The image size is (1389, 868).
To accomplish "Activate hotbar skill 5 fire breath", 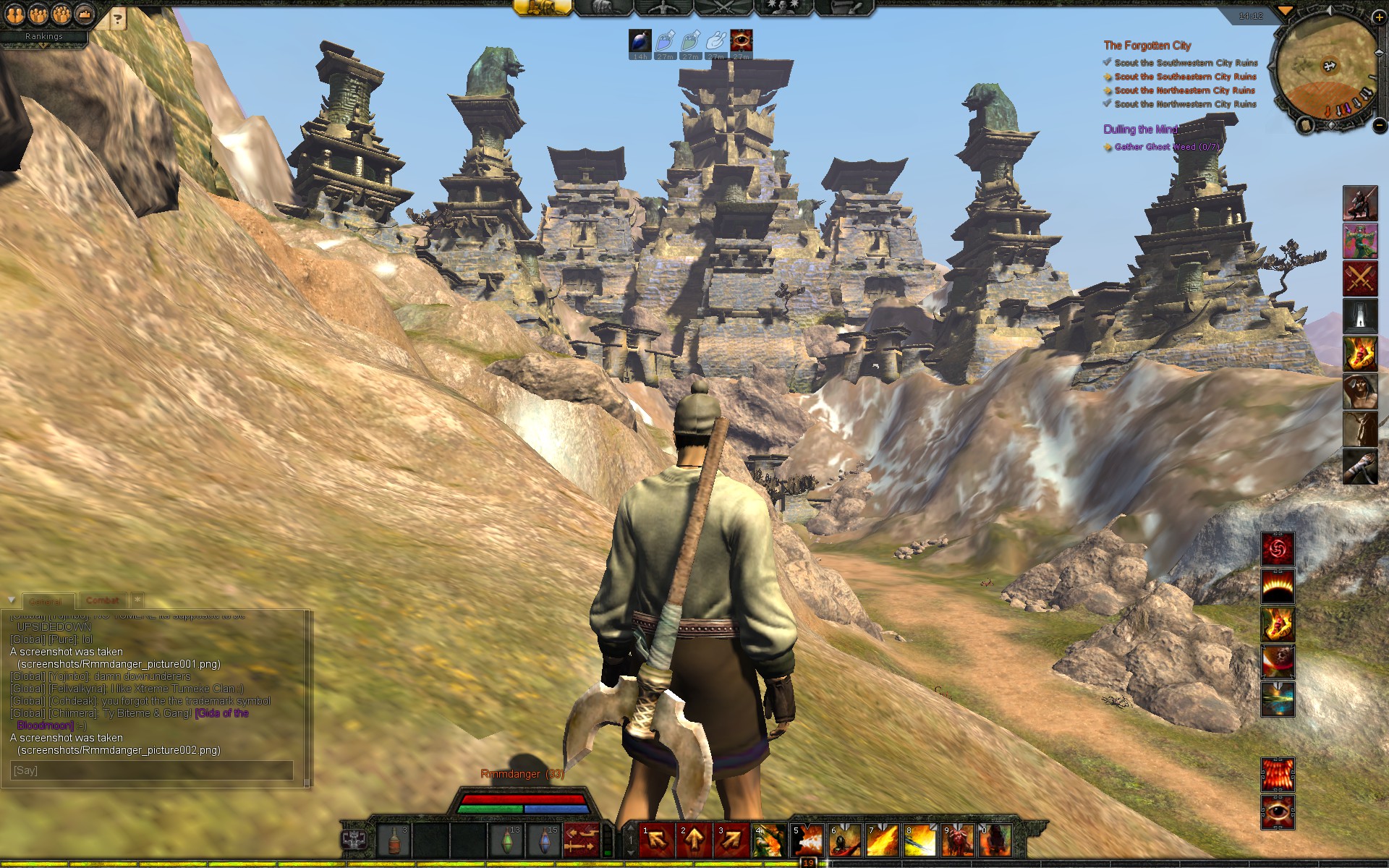I will click(x=807, y=840).
